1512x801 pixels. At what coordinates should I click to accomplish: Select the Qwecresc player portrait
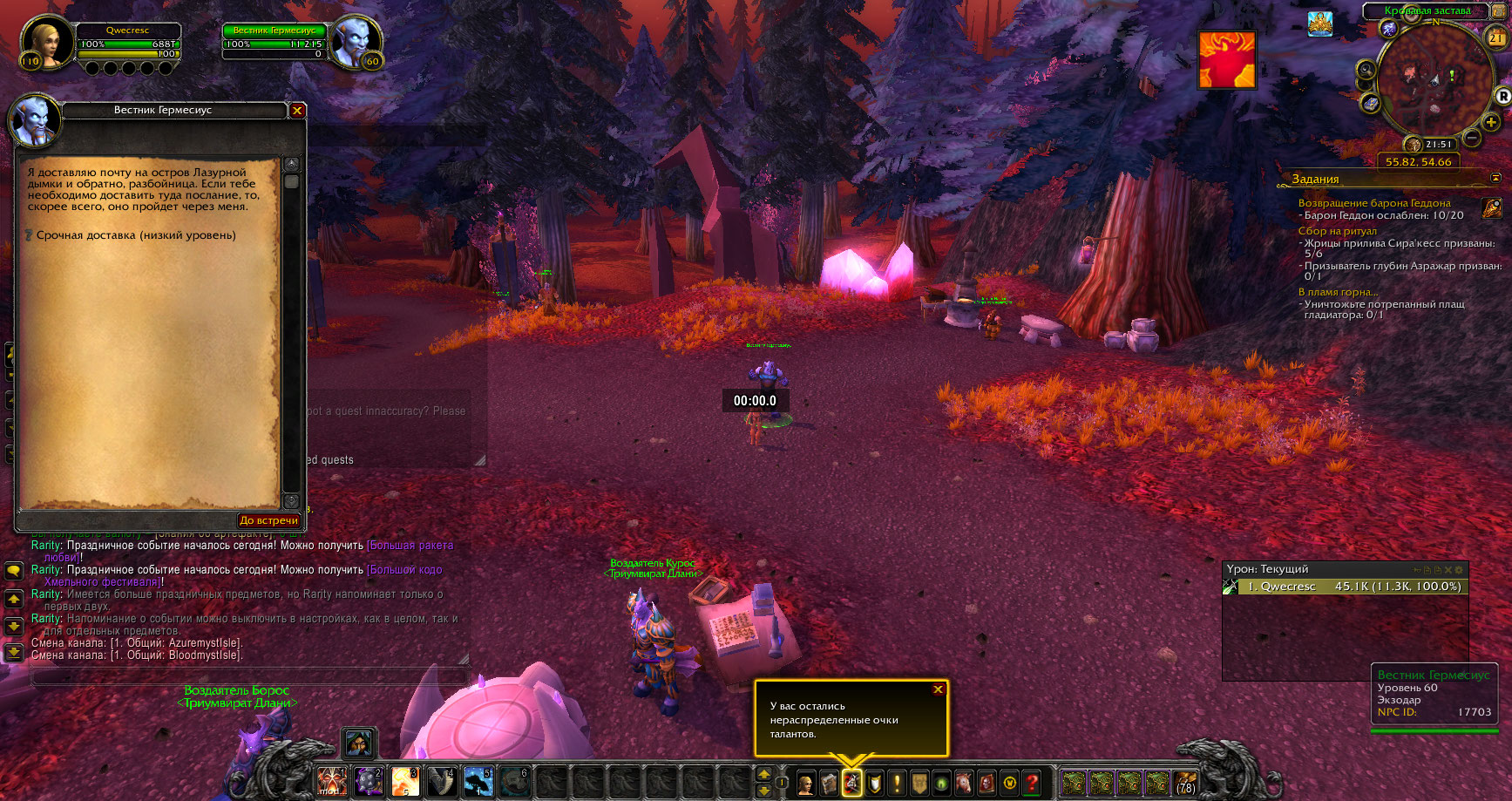46,41
